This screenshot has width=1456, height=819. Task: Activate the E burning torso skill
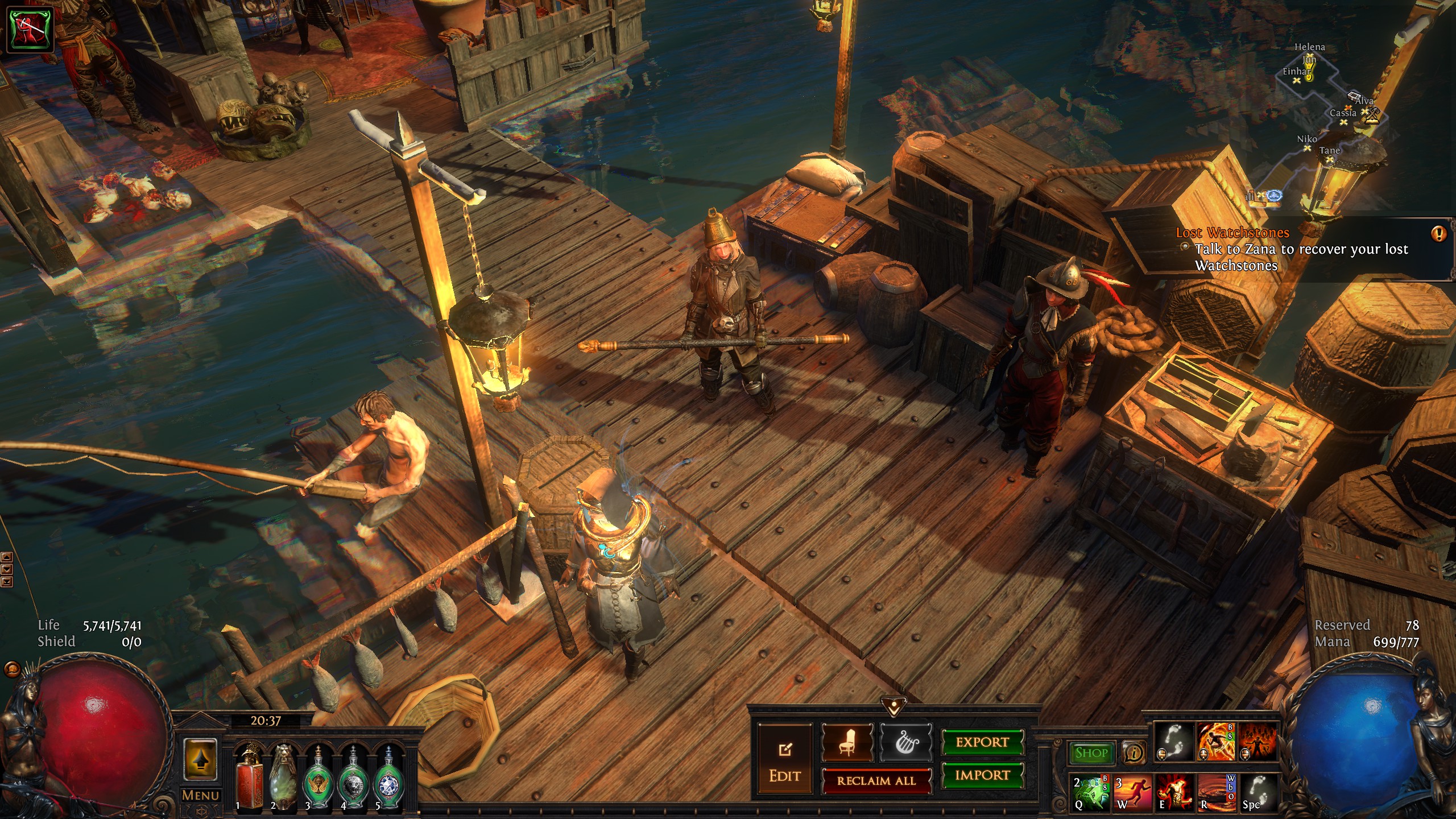pos(1174,792)
